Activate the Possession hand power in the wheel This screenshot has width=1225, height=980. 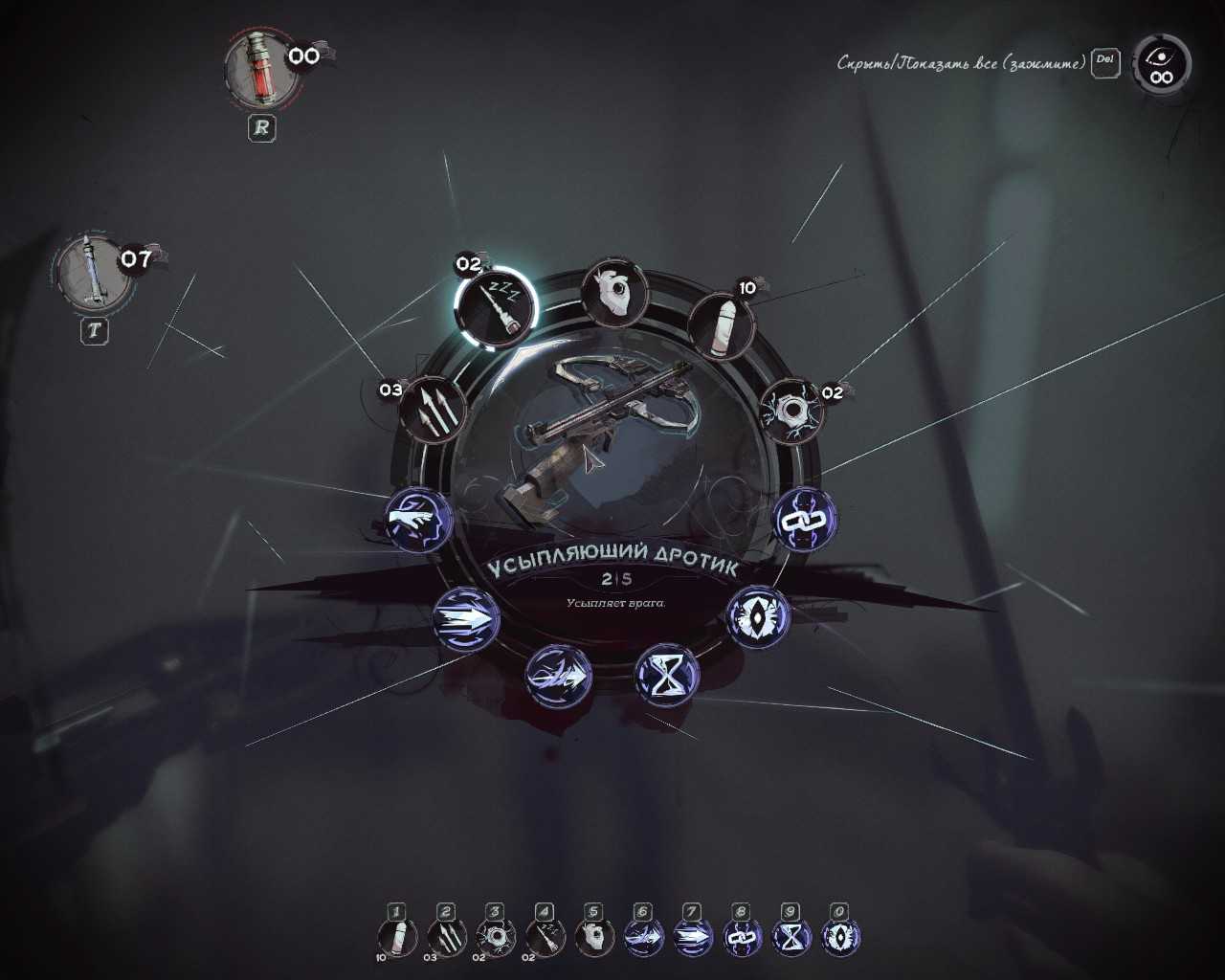click(418, 520)
